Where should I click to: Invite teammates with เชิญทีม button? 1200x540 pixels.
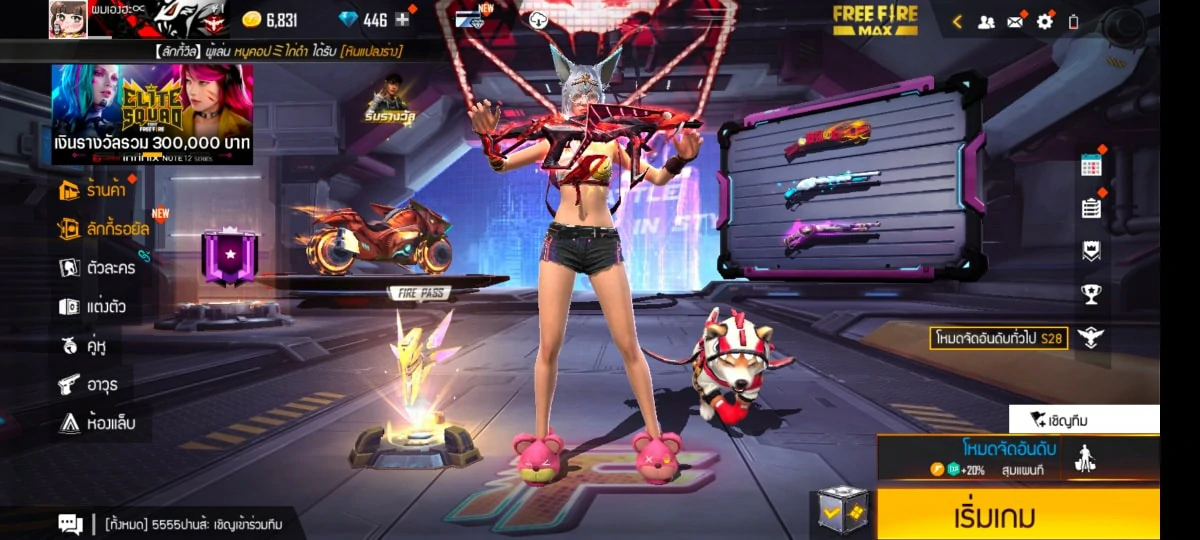[x=1084, y=420]
